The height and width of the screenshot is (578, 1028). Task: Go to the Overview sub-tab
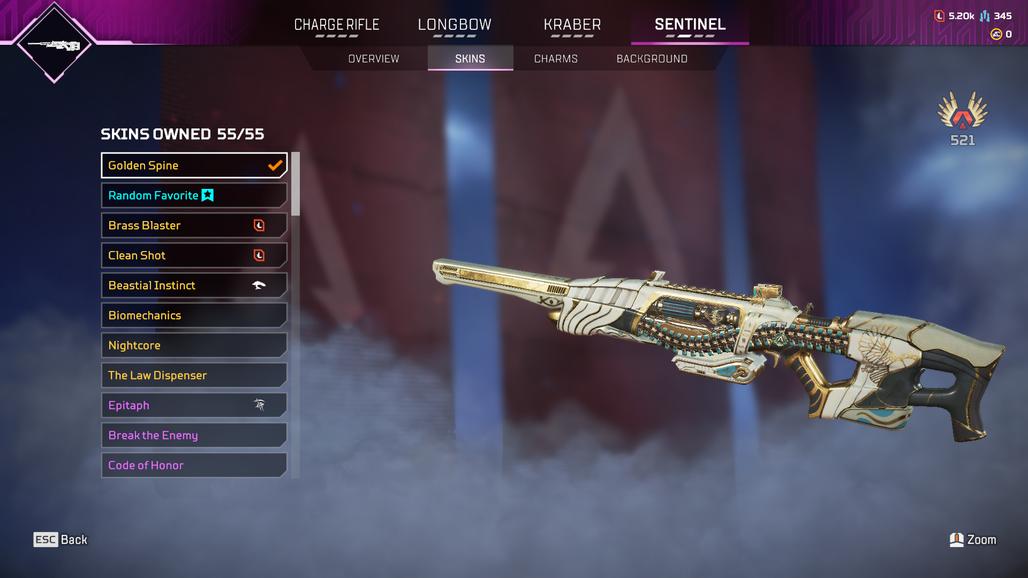(373, 59)
